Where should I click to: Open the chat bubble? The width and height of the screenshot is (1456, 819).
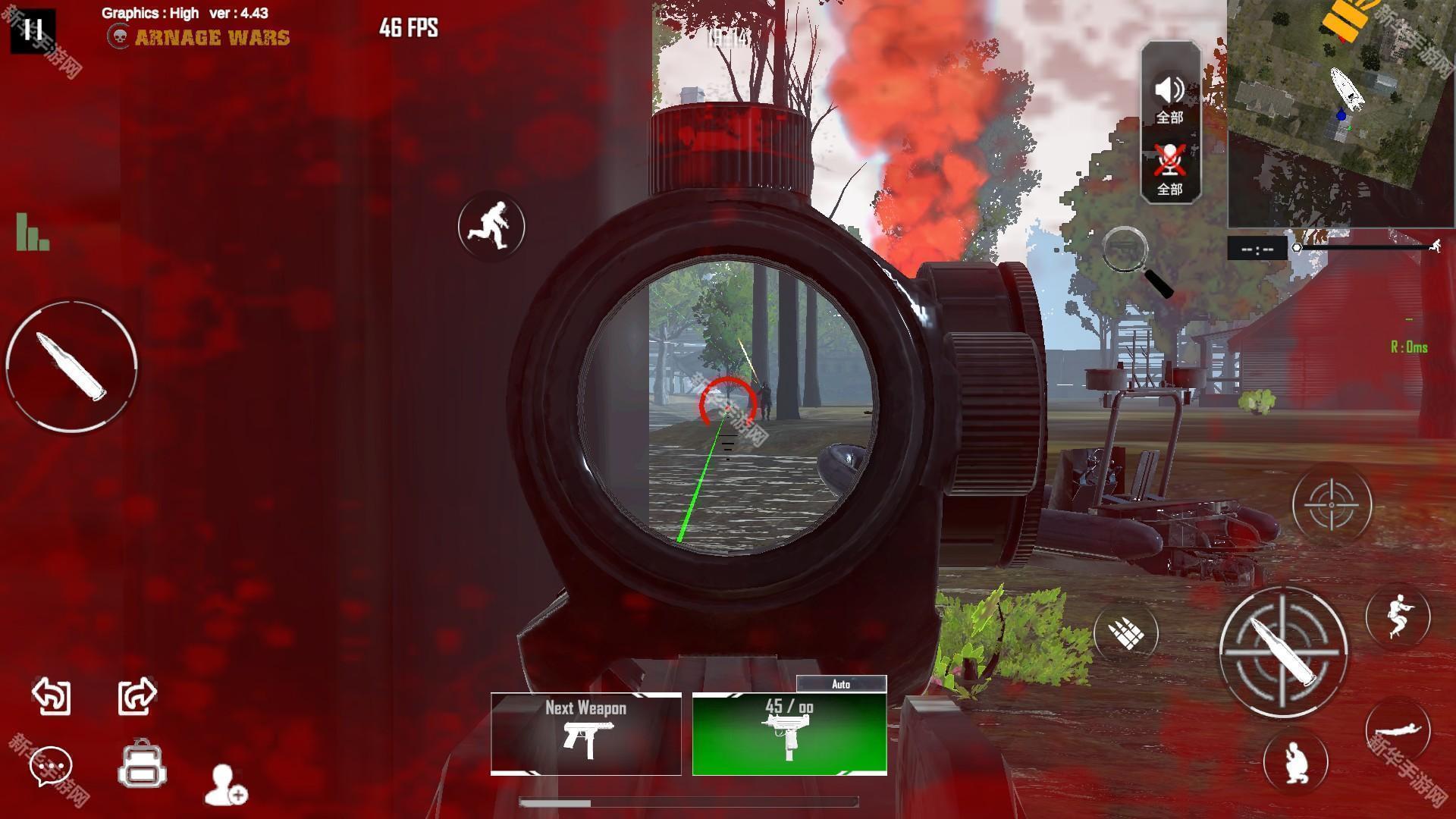[x=51, y=766]
